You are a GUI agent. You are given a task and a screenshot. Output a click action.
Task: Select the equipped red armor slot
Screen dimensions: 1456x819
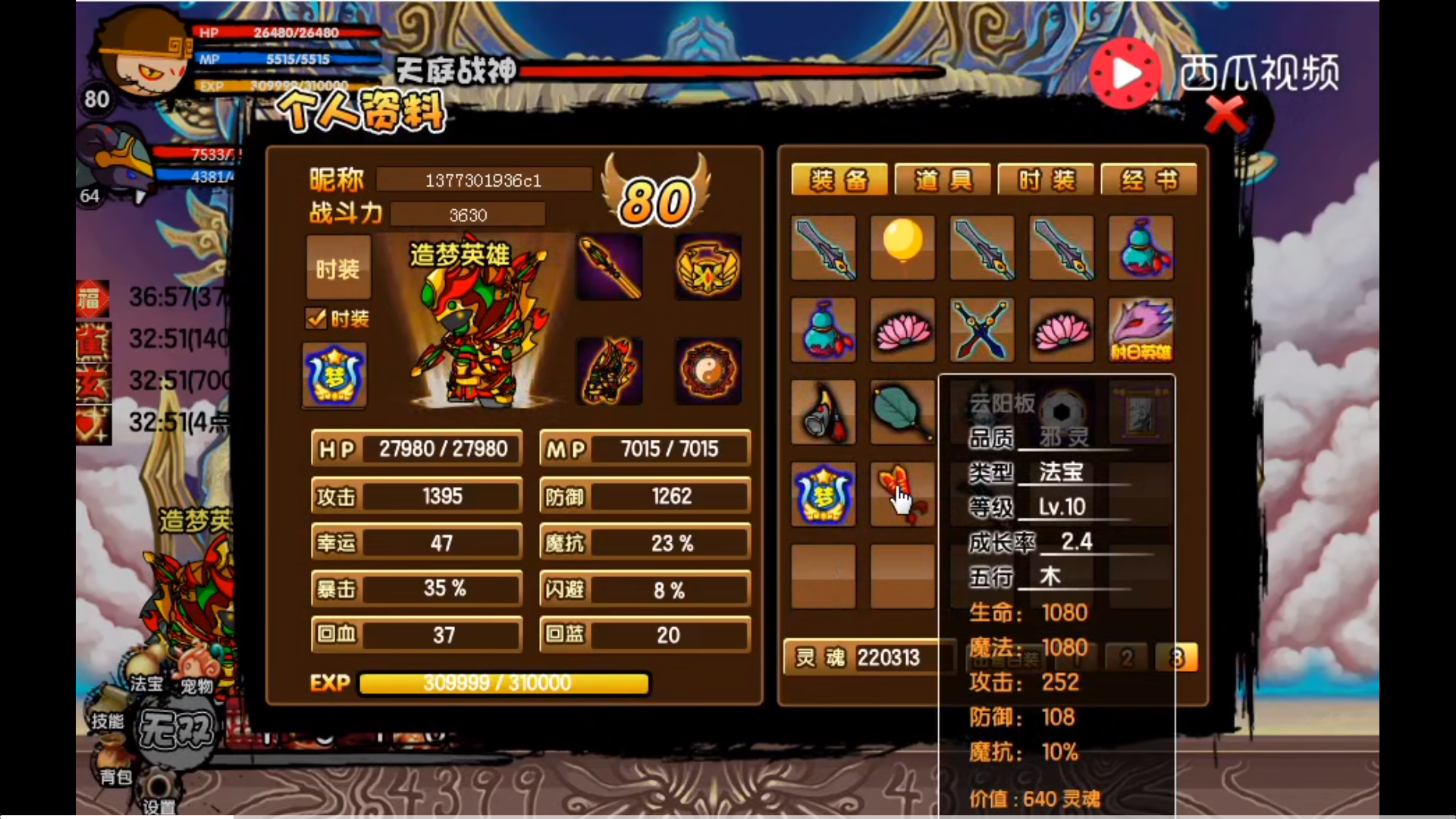610,371
